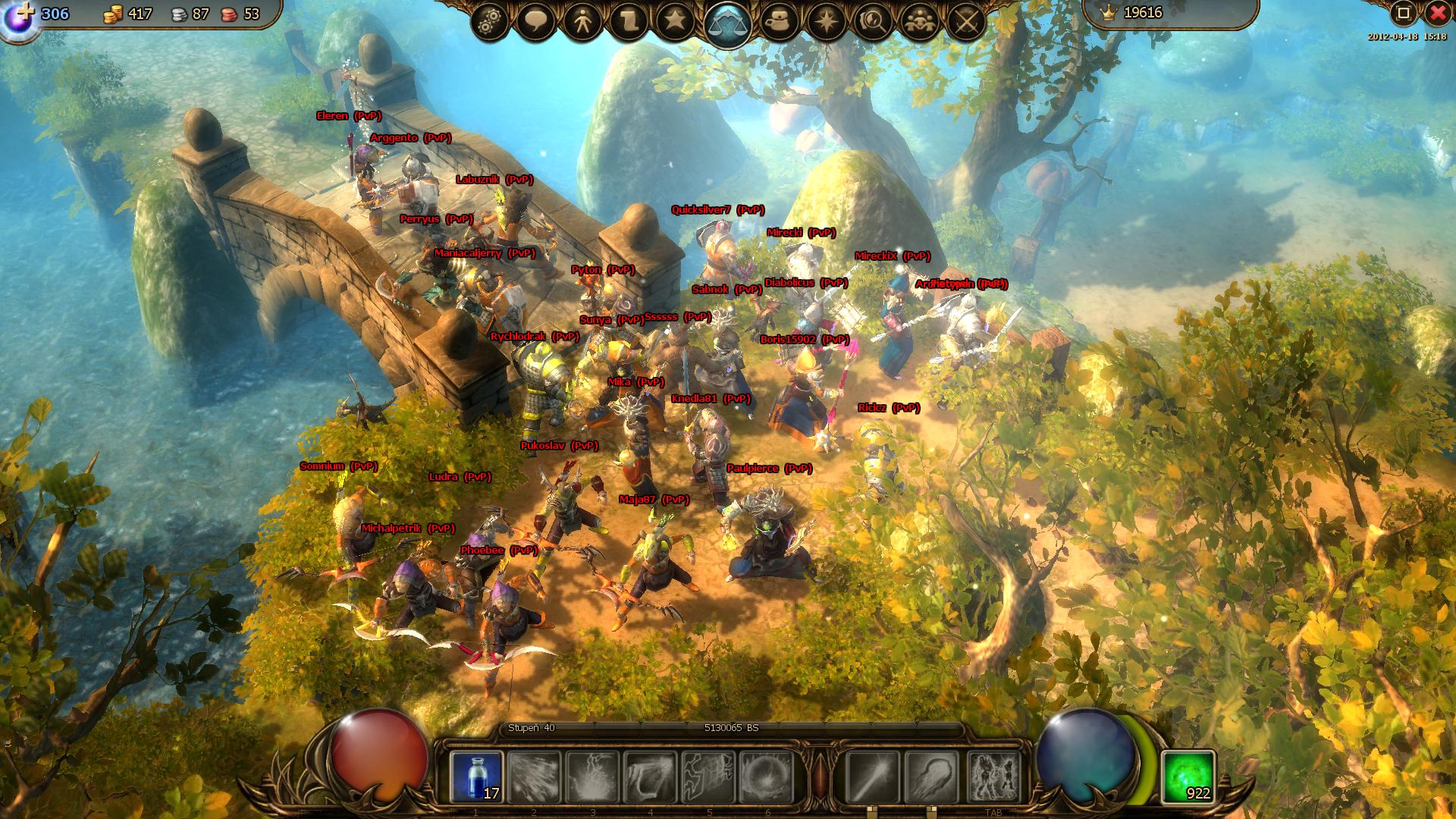Open the chat speech bubble menu
Image resolution: width=1456 pixels, height=819 pixels.
pyautogui.click(x=537, y=22)
